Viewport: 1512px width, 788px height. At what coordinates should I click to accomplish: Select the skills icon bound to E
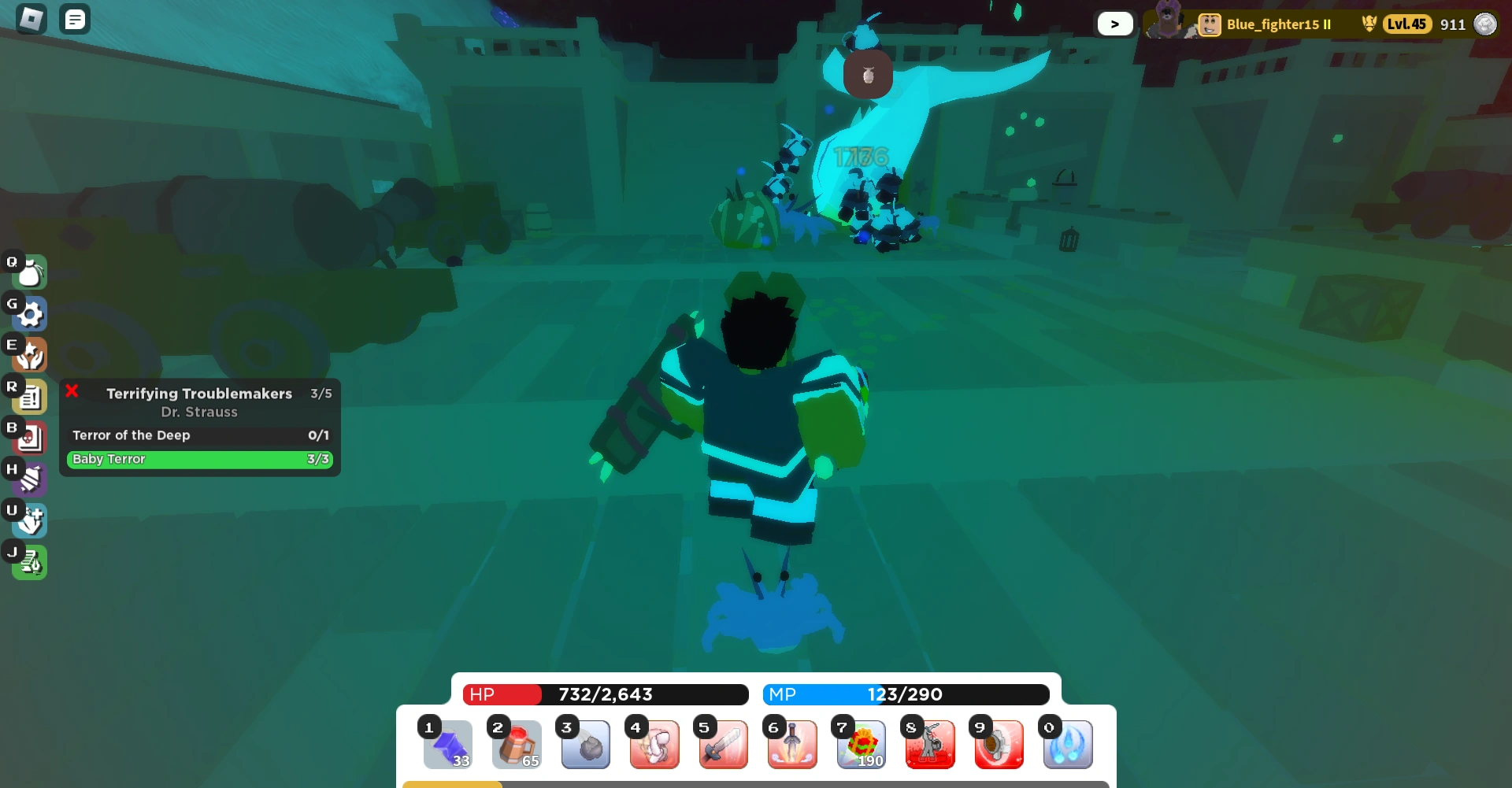[28, 355]
